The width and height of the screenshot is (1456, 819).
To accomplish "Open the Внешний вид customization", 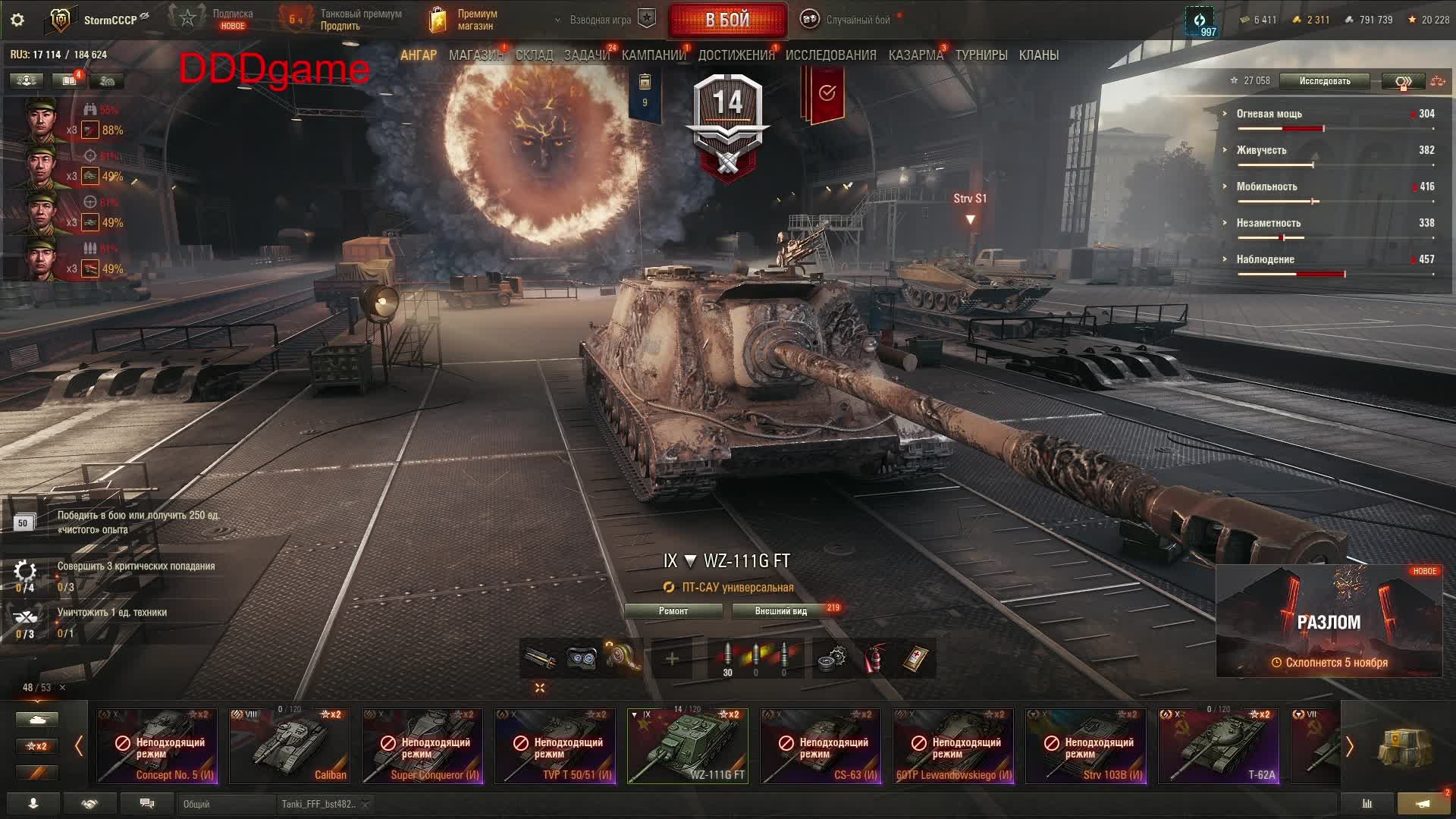I will pyautogui.click(x=780, y=611).
